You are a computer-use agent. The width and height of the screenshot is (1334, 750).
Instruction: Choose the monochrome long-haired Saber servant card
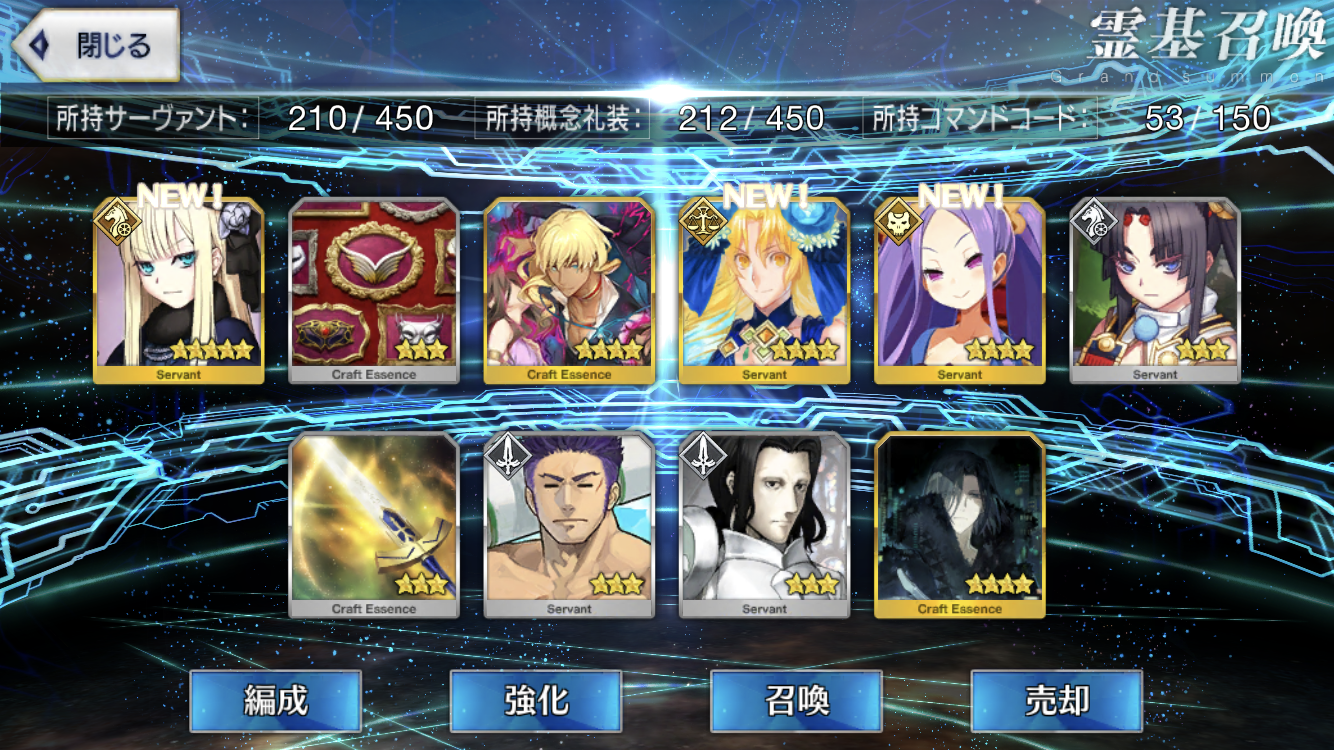click(764, 524)
